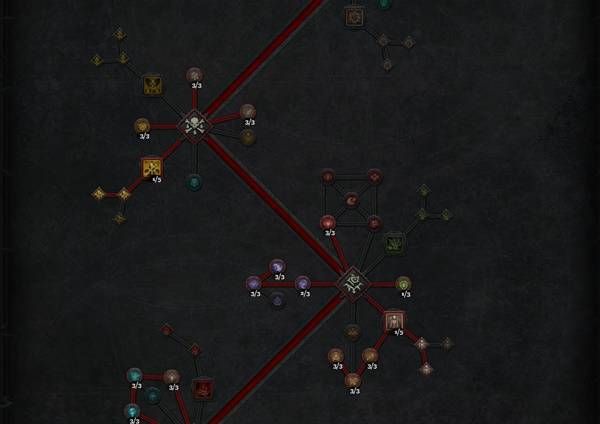Select the skull cluster hub node
The height and width of the screenshot is (424, 600).
tap(194, 125)
